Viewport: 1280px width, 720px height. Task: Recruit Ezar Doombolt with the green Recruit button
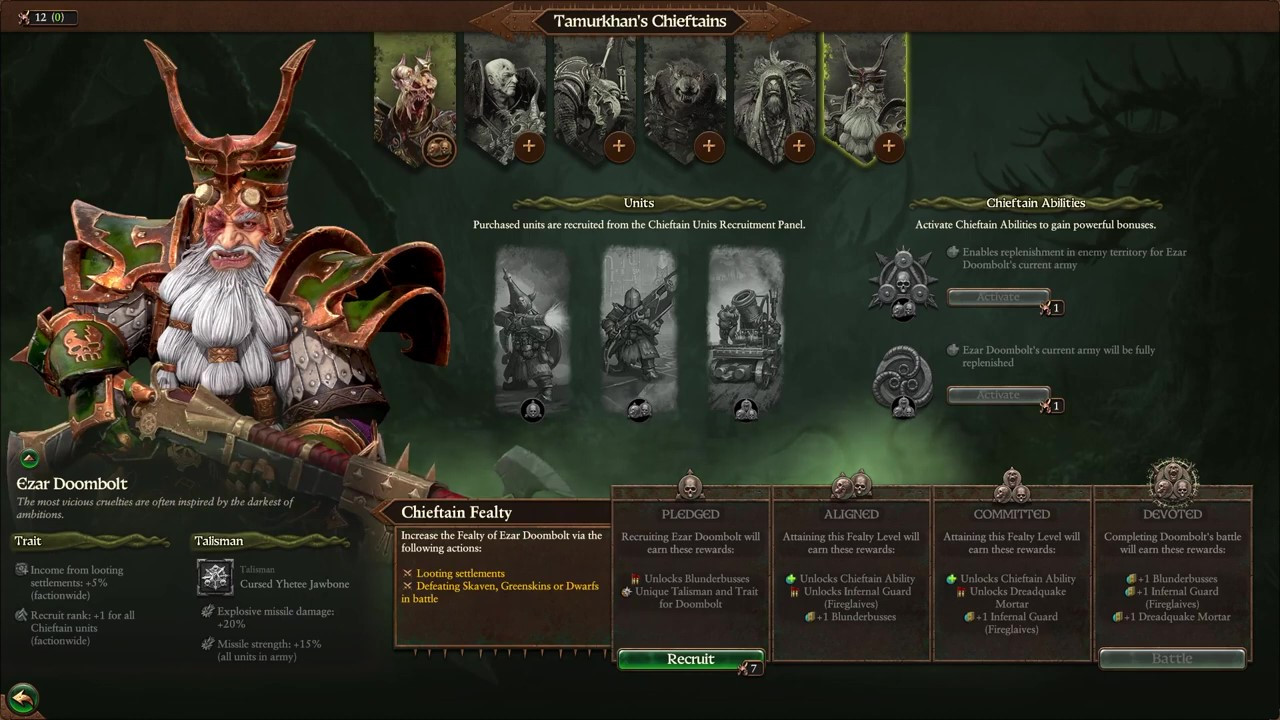point(690,659)
